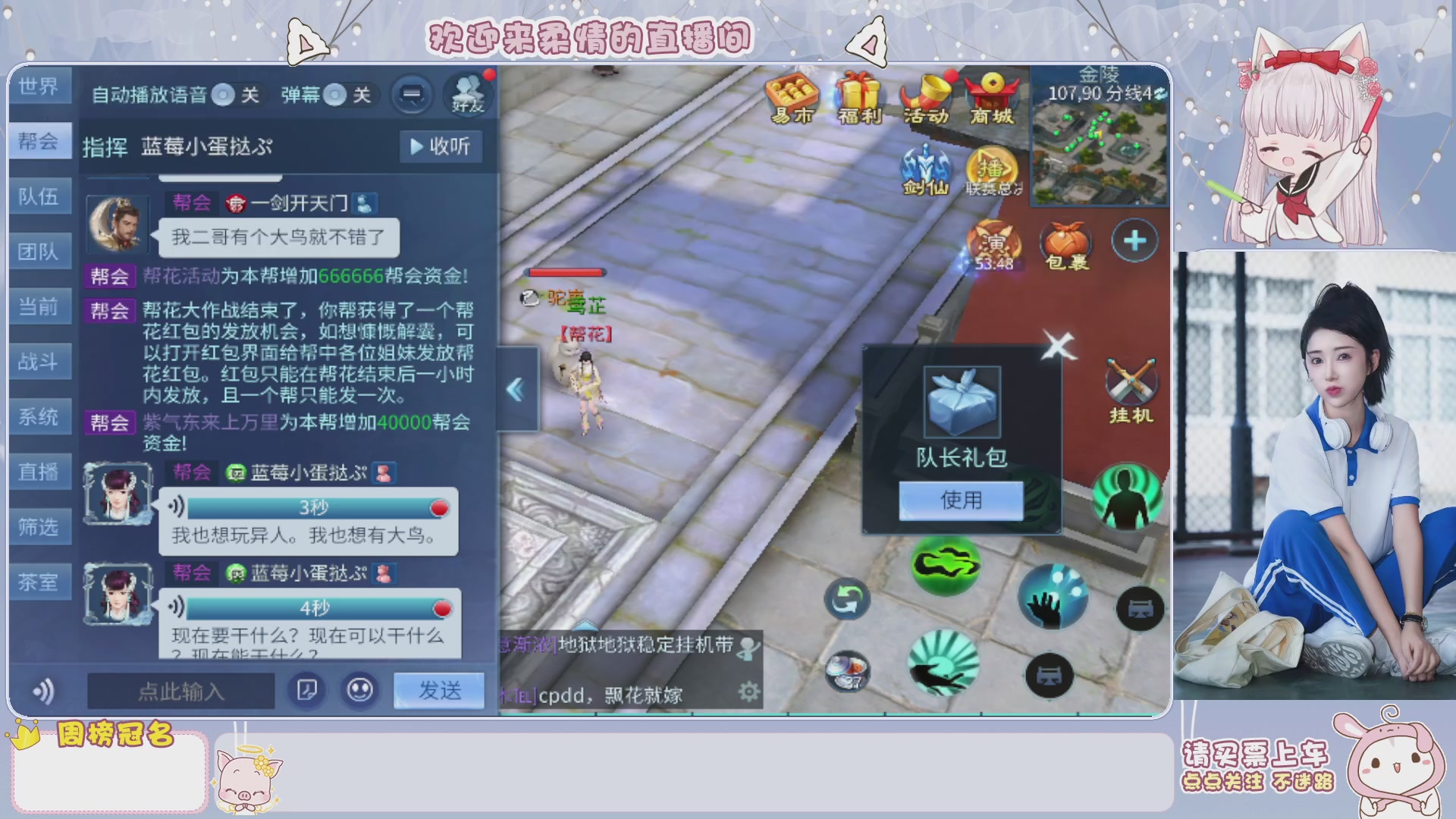The image size is (1456, 819).
Task: Switch to the 茶室 chat tab
Action: pos(40,581)
